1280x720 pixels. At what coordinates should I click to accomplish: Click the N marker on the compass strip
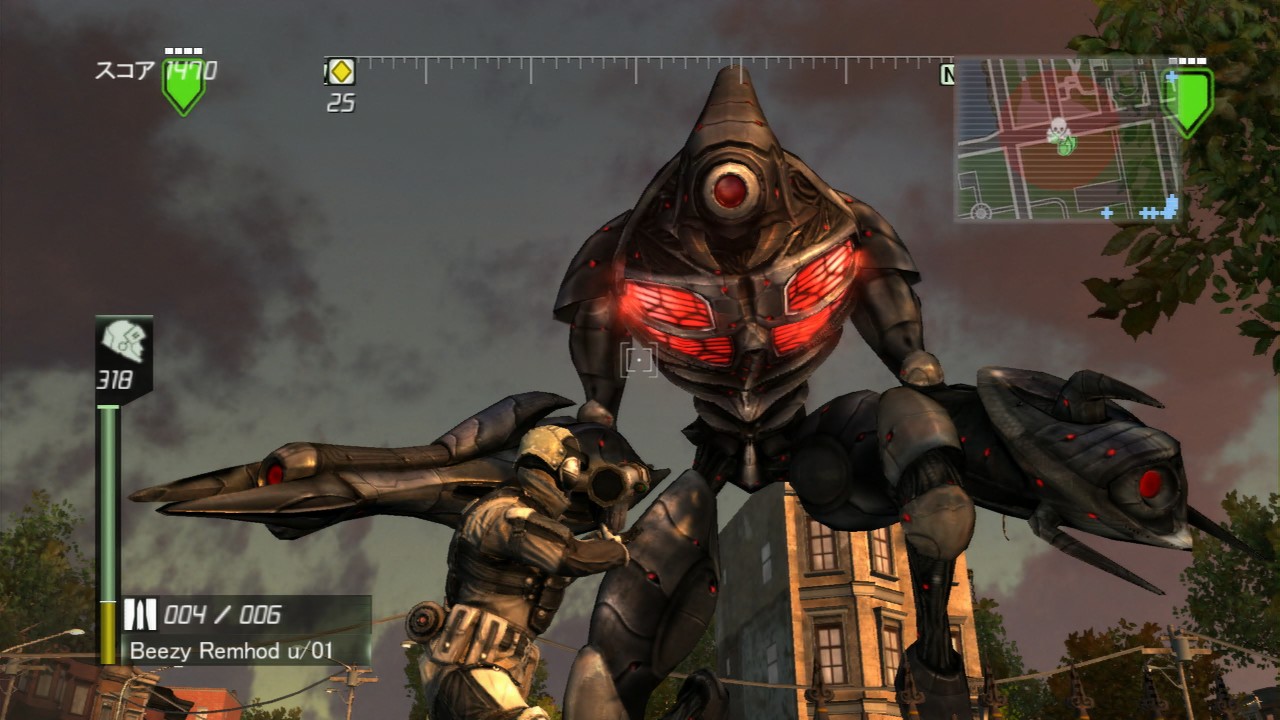click(x=947, y=75)
